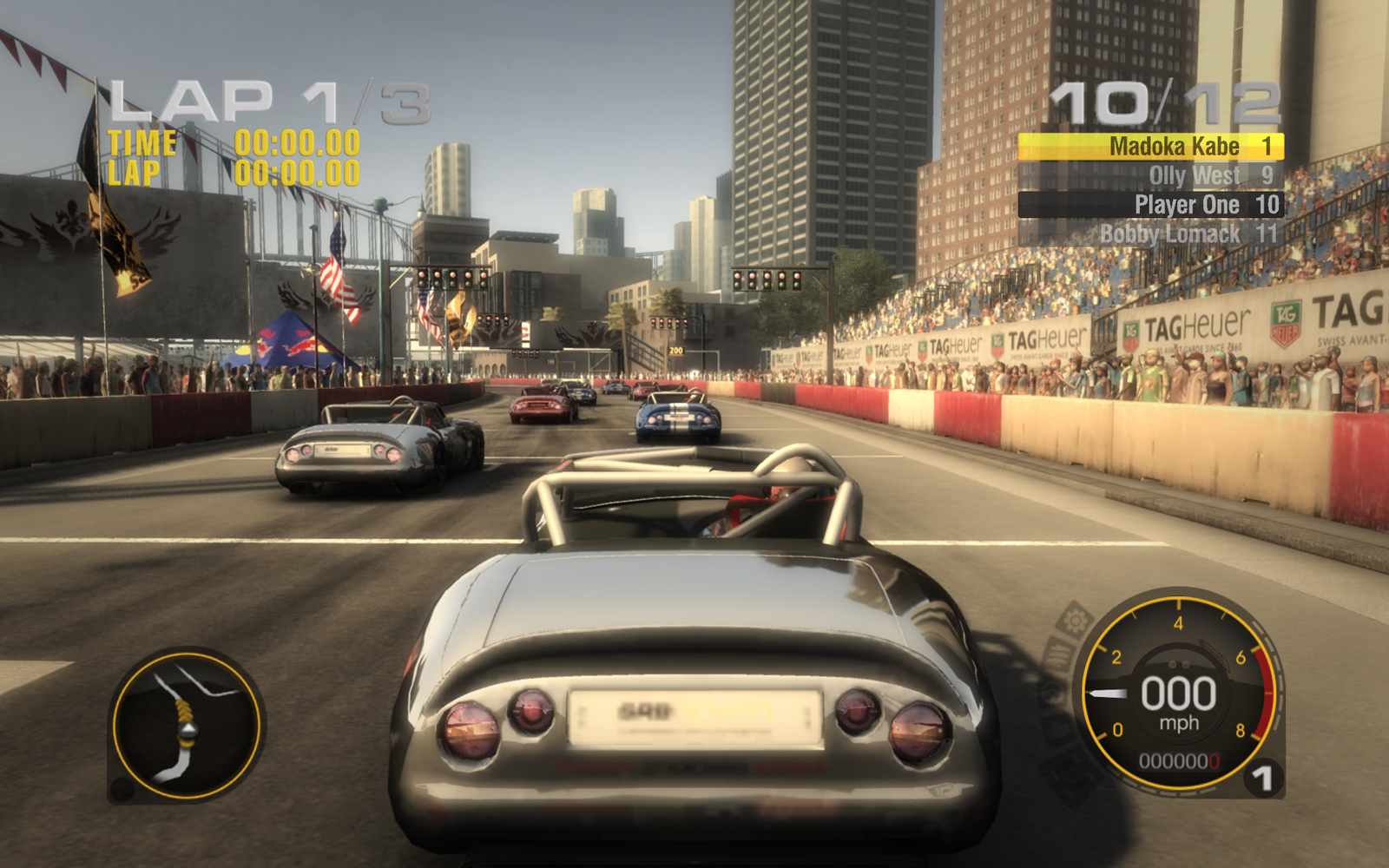This screenshot has height=868, width=1389.
Task: Pick Bobby Lomack in the standings list
Action: point(1150,233)
